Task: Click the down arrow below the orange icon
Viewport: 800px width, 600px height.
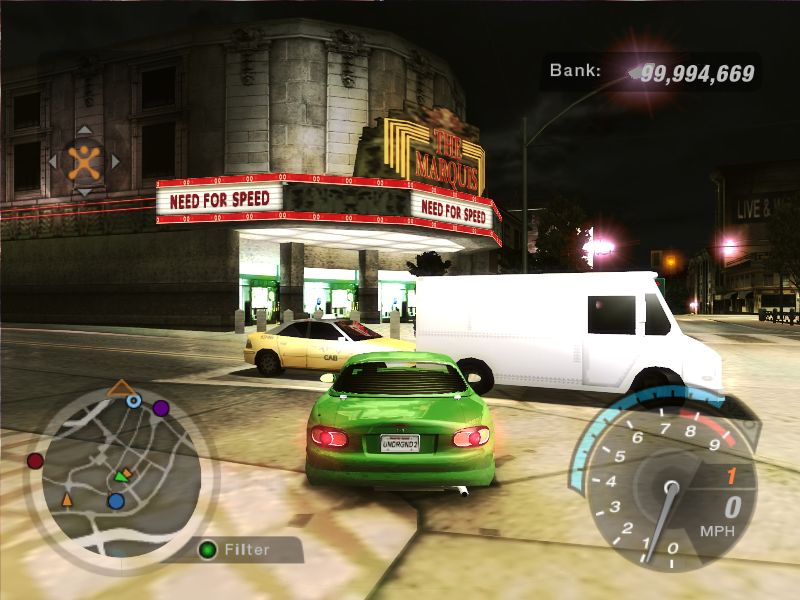Action: (x=84, y=191)
